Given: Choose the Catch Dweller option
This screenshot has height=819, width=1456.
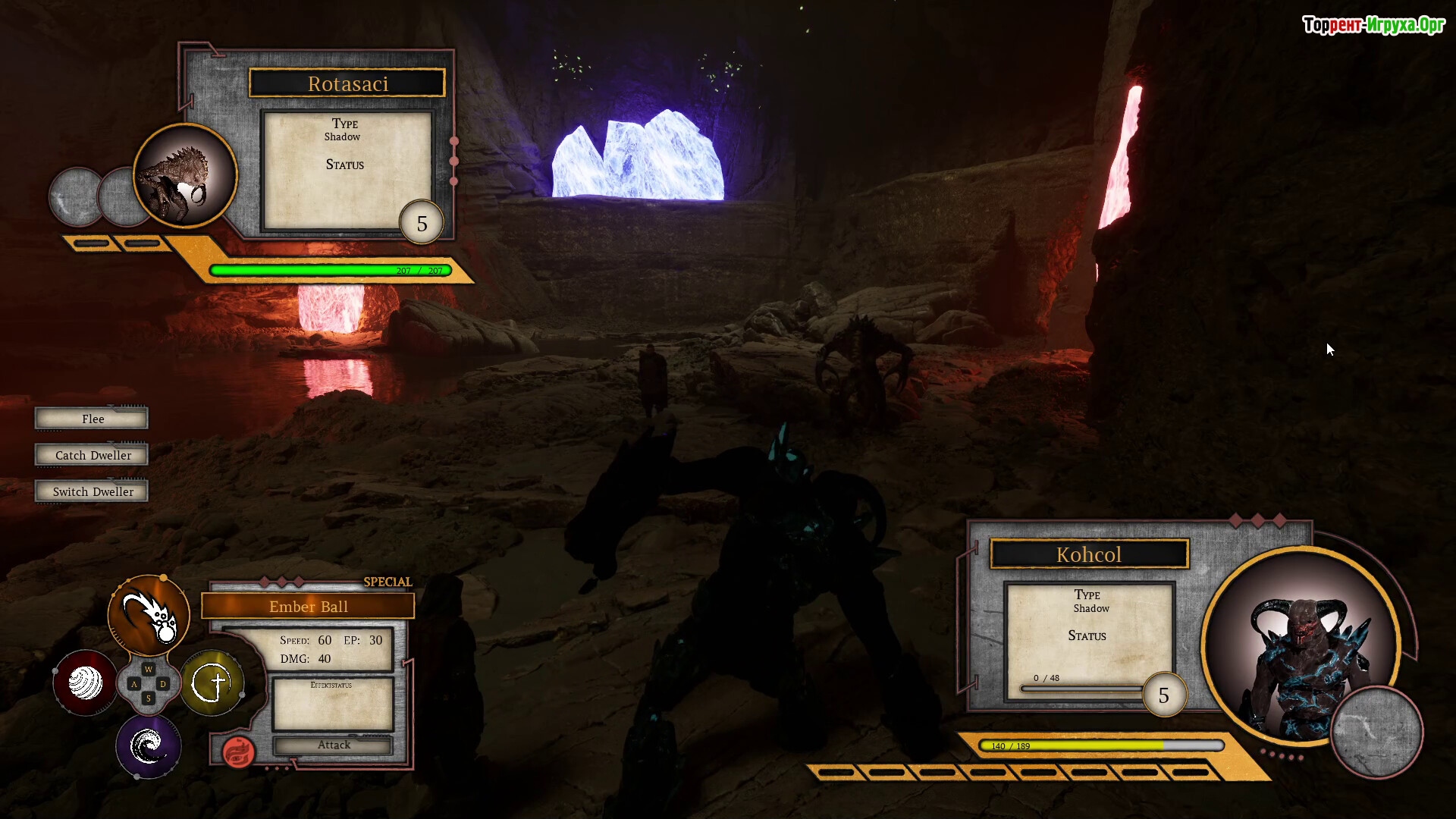Looking at the screenshot, I should [x=92, y=455].
